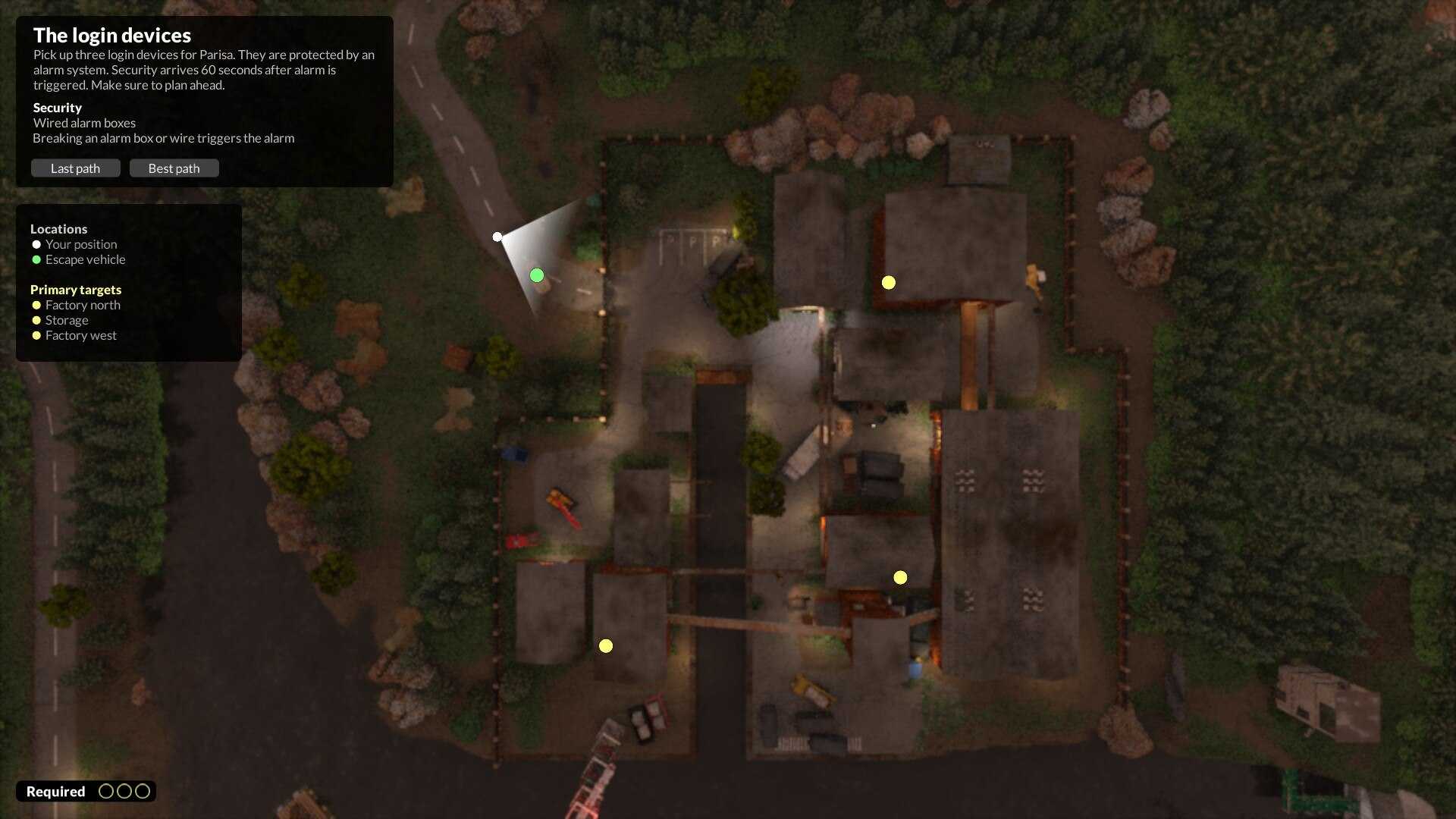Select 'Escape vehicle' in the Locations legend

tap(85, 259)
